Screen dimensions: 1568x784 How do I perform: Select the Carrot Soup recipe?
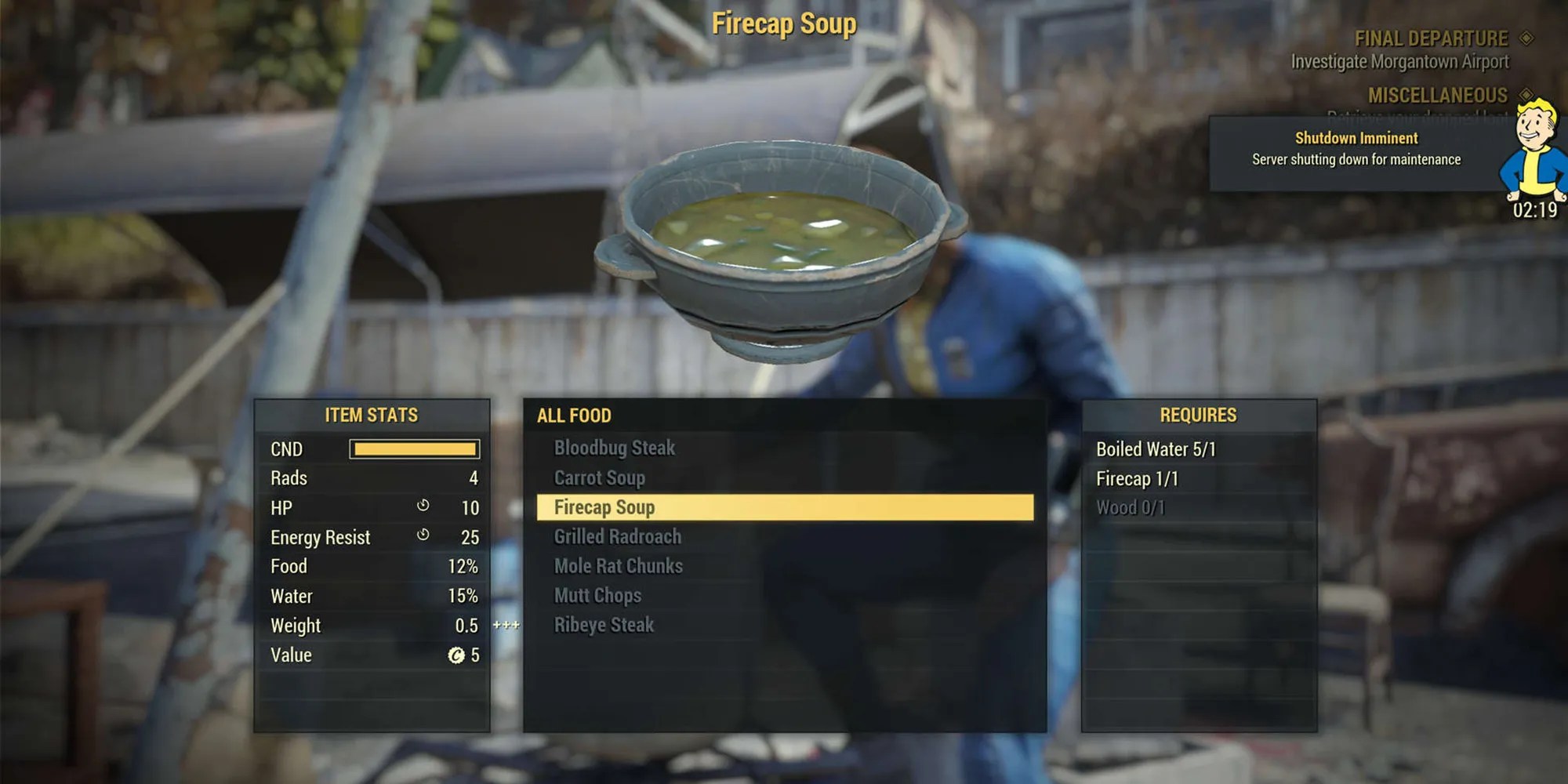[600, 477]
